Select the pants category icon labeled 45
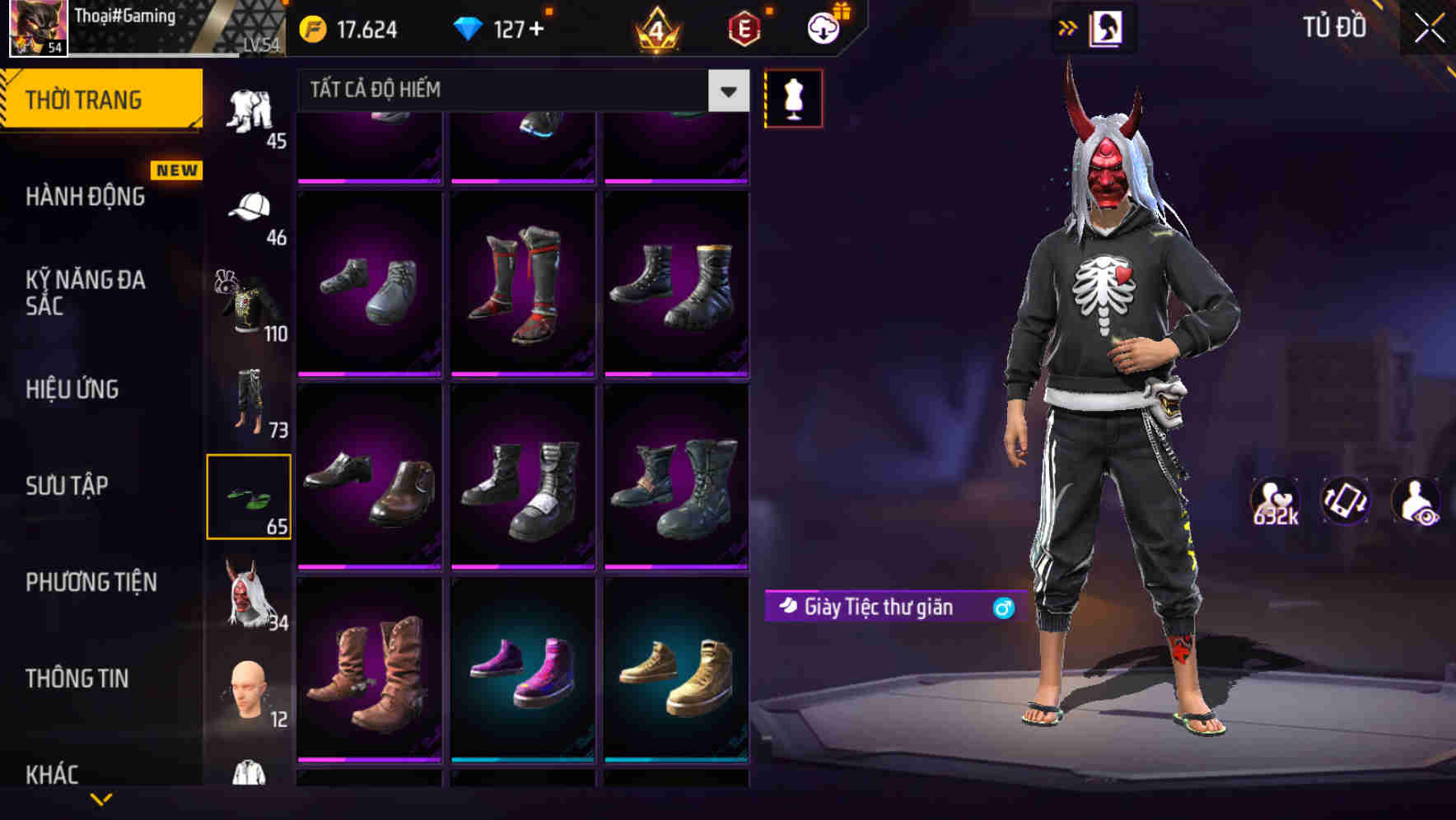Image resolution: width=1456 pixels, height=820 pixels. (250, 111)
